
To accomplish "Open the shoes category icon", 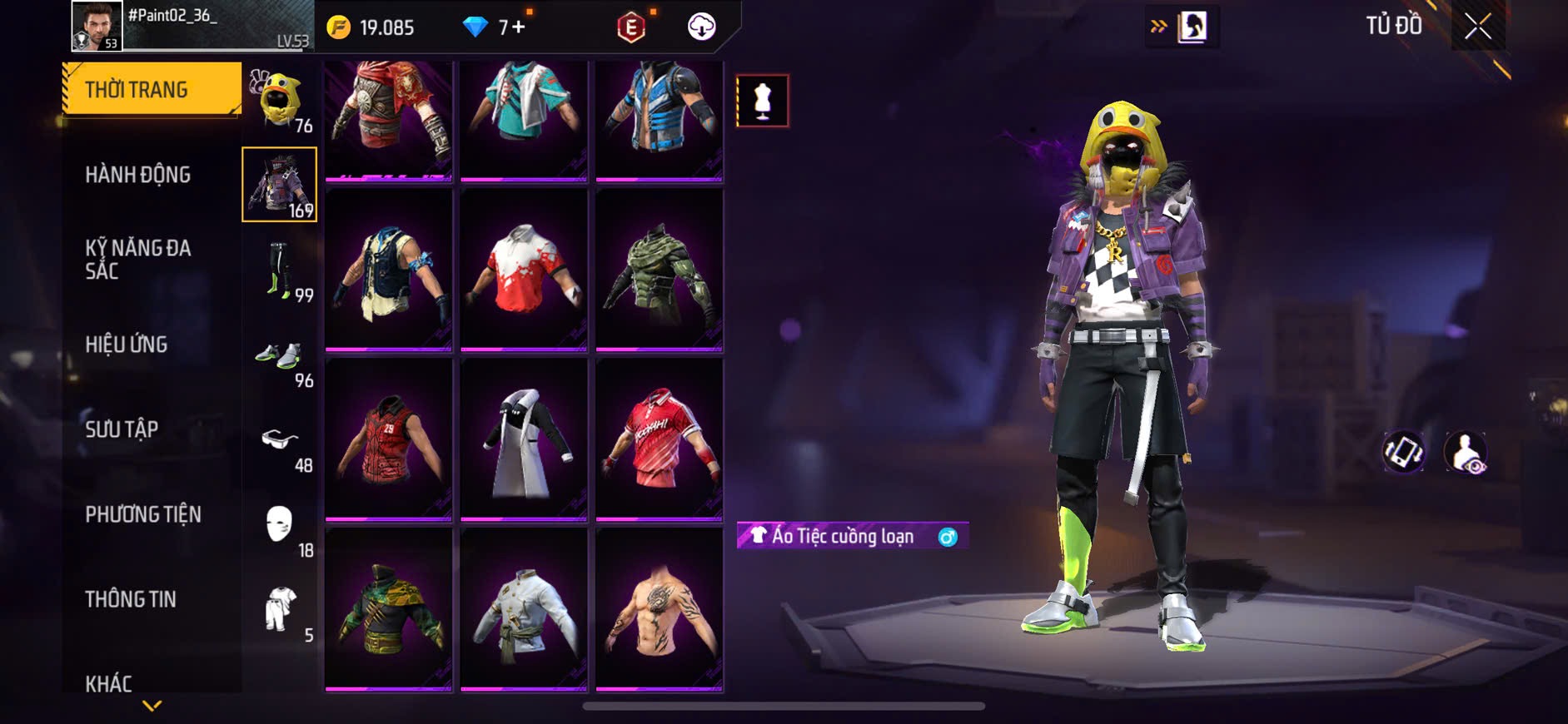I will pyautogui.click(x=280, y=356).
